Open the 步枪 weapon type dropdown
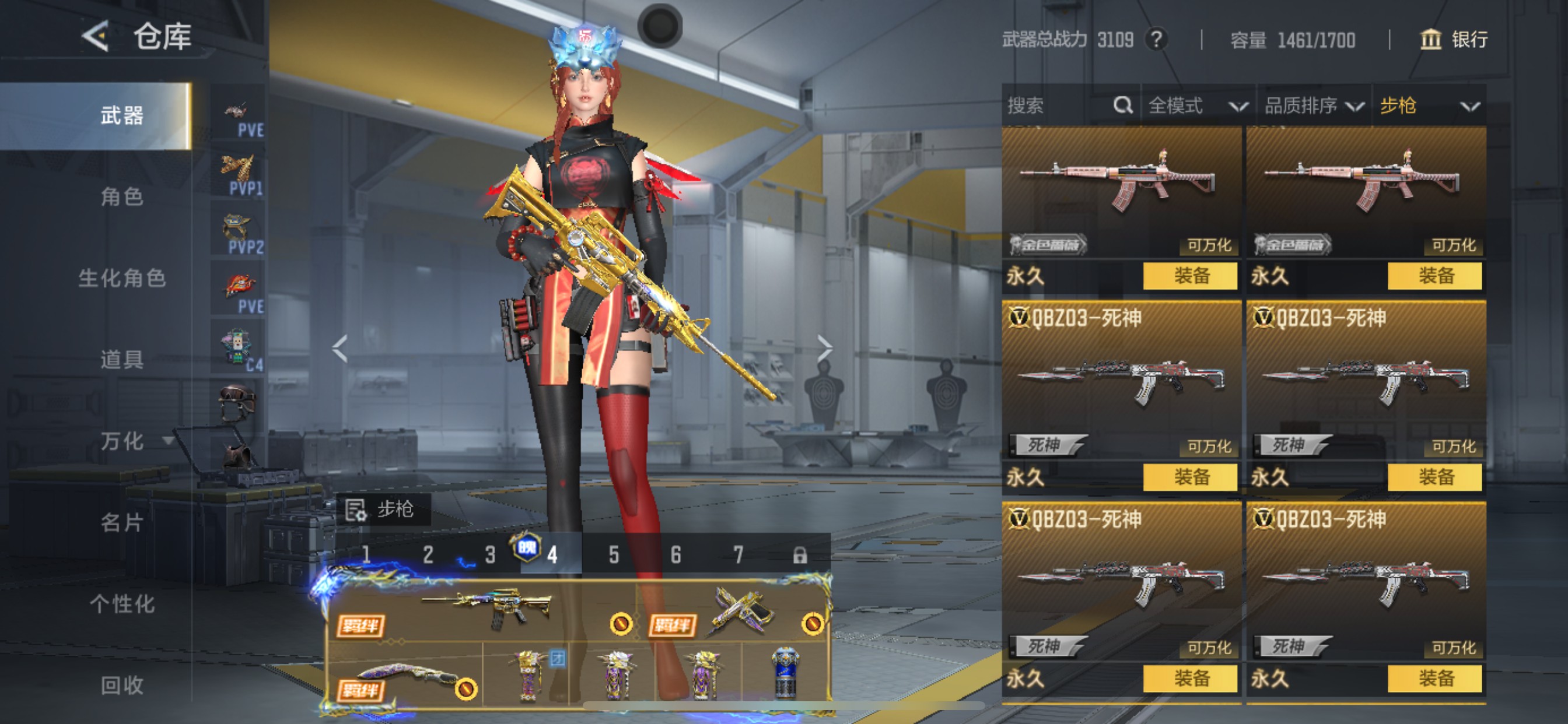This screenshot has width=1568, height=724. (x=1428, y=106)
